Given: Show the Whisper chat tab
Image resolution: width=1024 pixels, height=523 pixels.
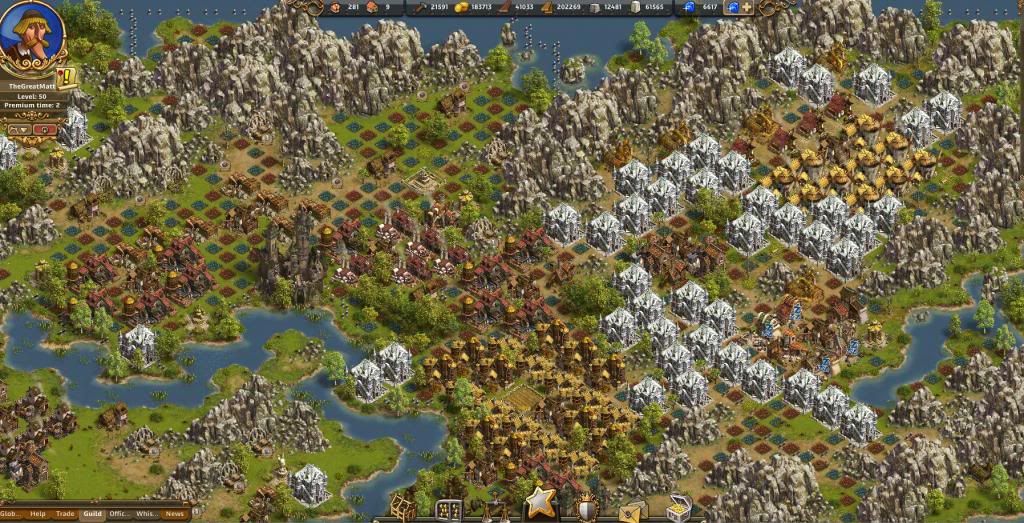Looking at the screenshot, I should pyautogui.click(x=146, y=514).
